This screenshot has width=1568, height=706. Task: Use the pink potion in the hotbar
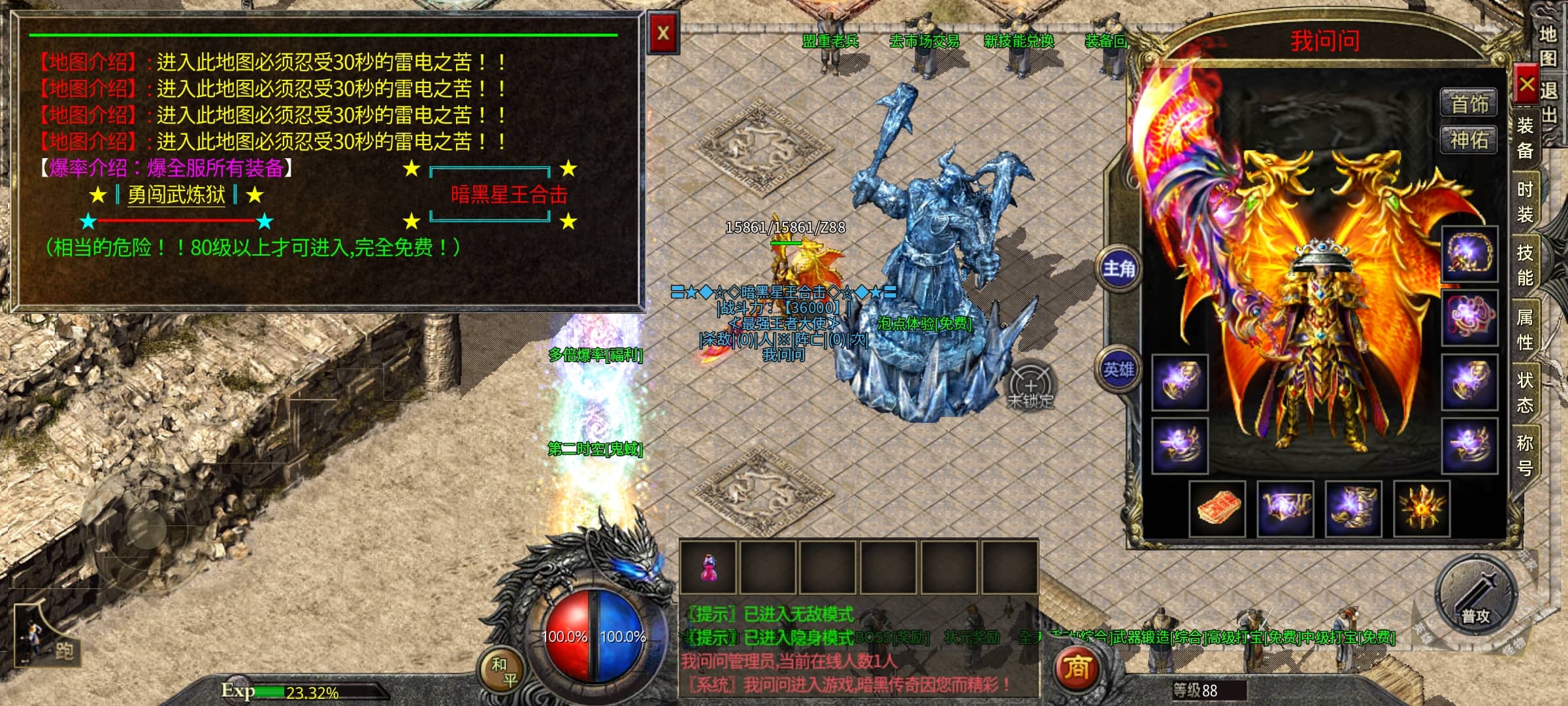pyautogui.click(x=708, y=567)
